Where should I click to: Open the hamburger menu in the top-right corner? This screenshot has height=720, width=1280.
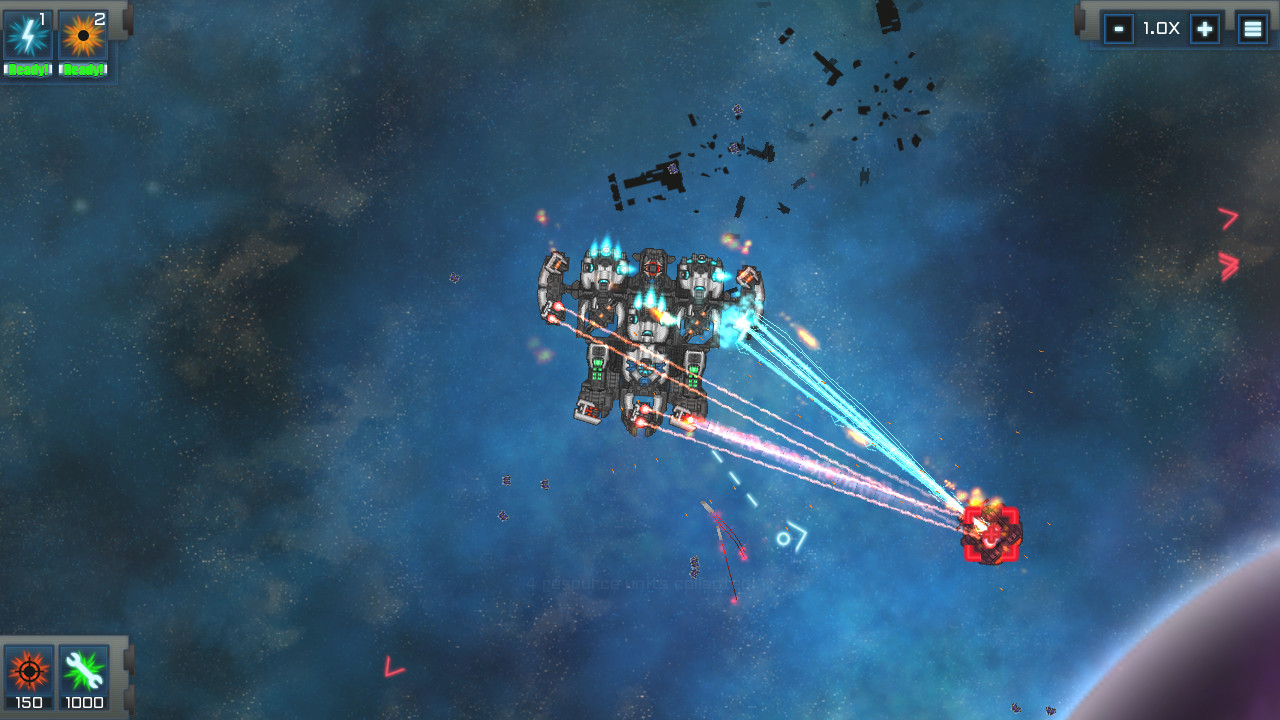click(1252, 28)
